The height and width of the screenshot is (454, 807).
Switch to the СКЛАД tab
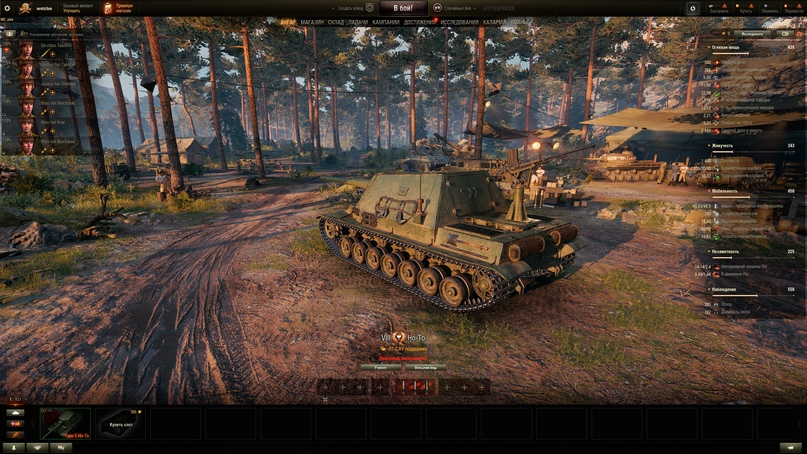coord(335,22)
